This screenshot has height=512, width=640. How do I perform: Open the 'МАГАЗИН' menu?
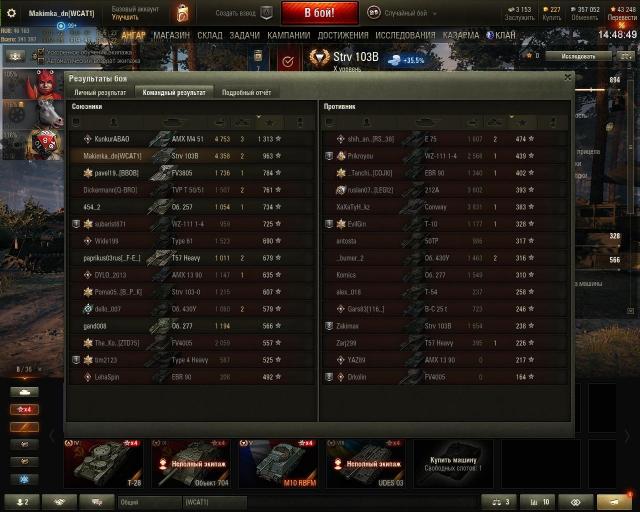click(171, 35)
